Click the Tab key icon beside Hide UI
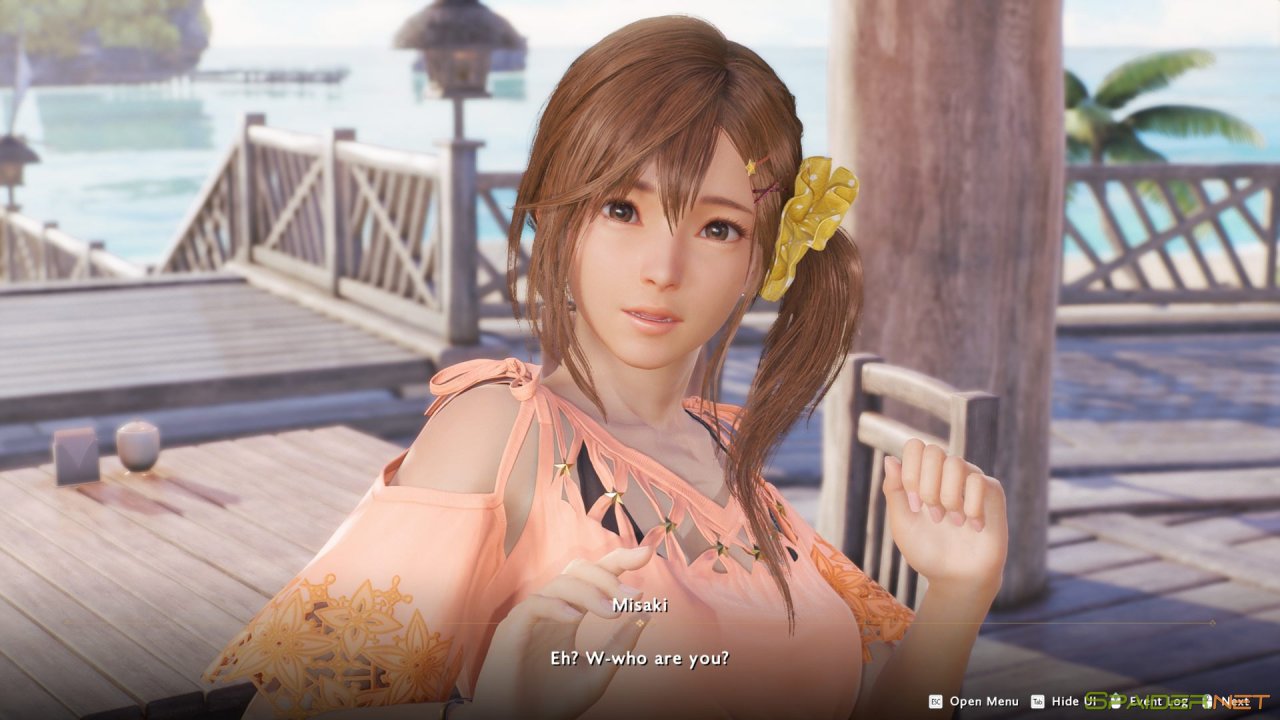The width and height of the screenshot is (1280, 720). 1037,701
